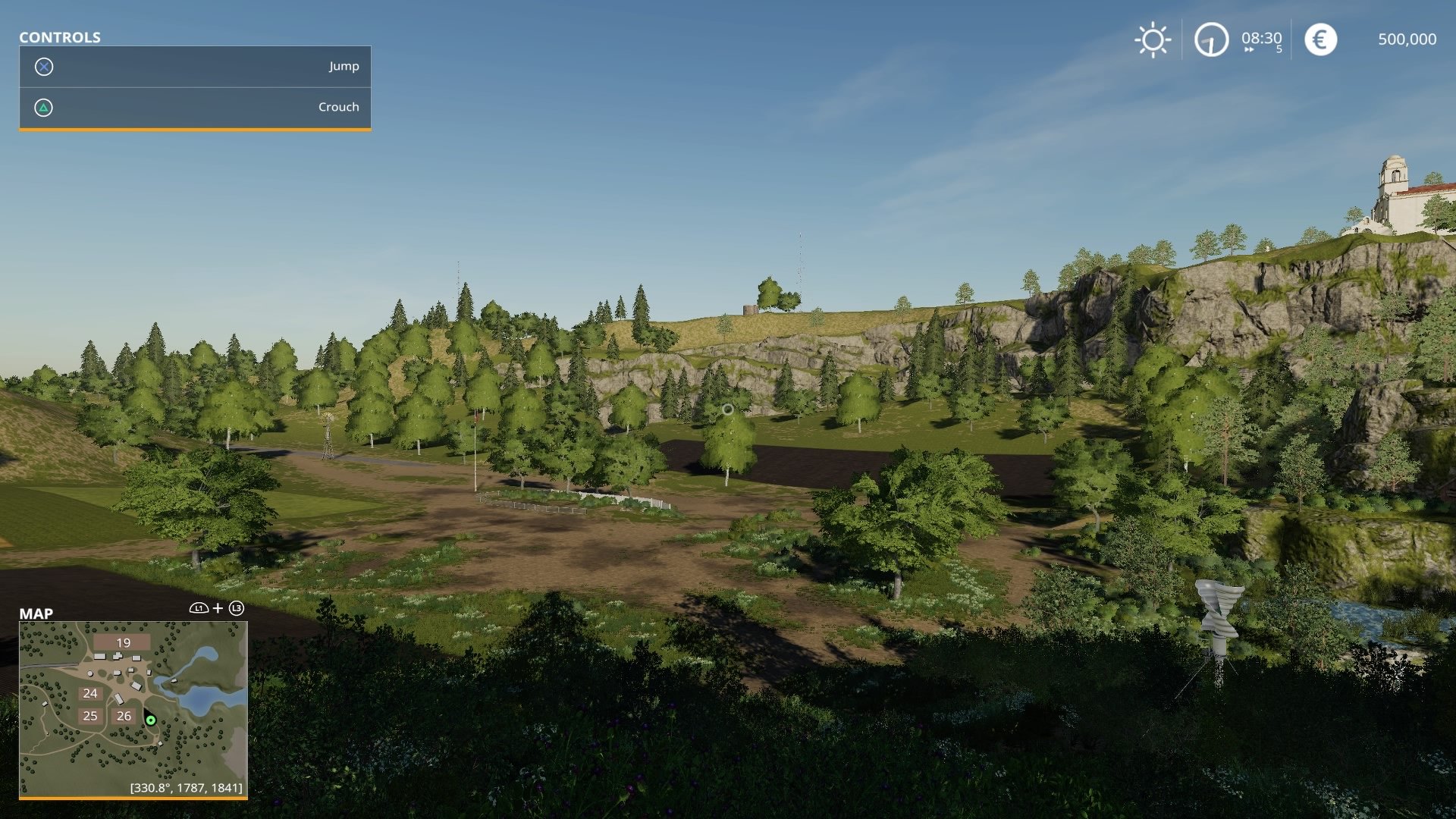
Task: Select field 26 on the minimap
Action: [x=124, y=715]
